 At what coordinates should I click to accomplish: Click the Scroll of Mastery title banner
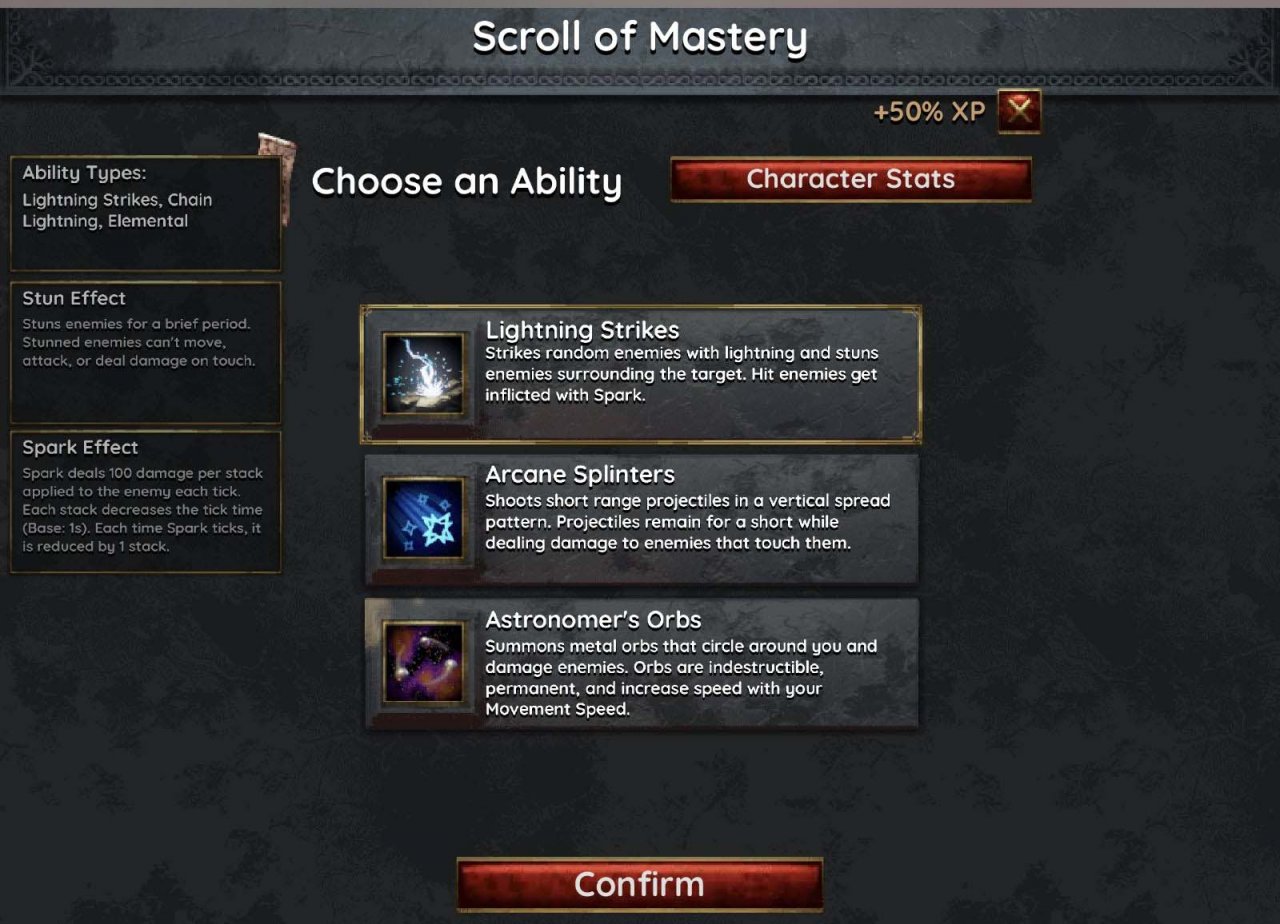point(640,37)
